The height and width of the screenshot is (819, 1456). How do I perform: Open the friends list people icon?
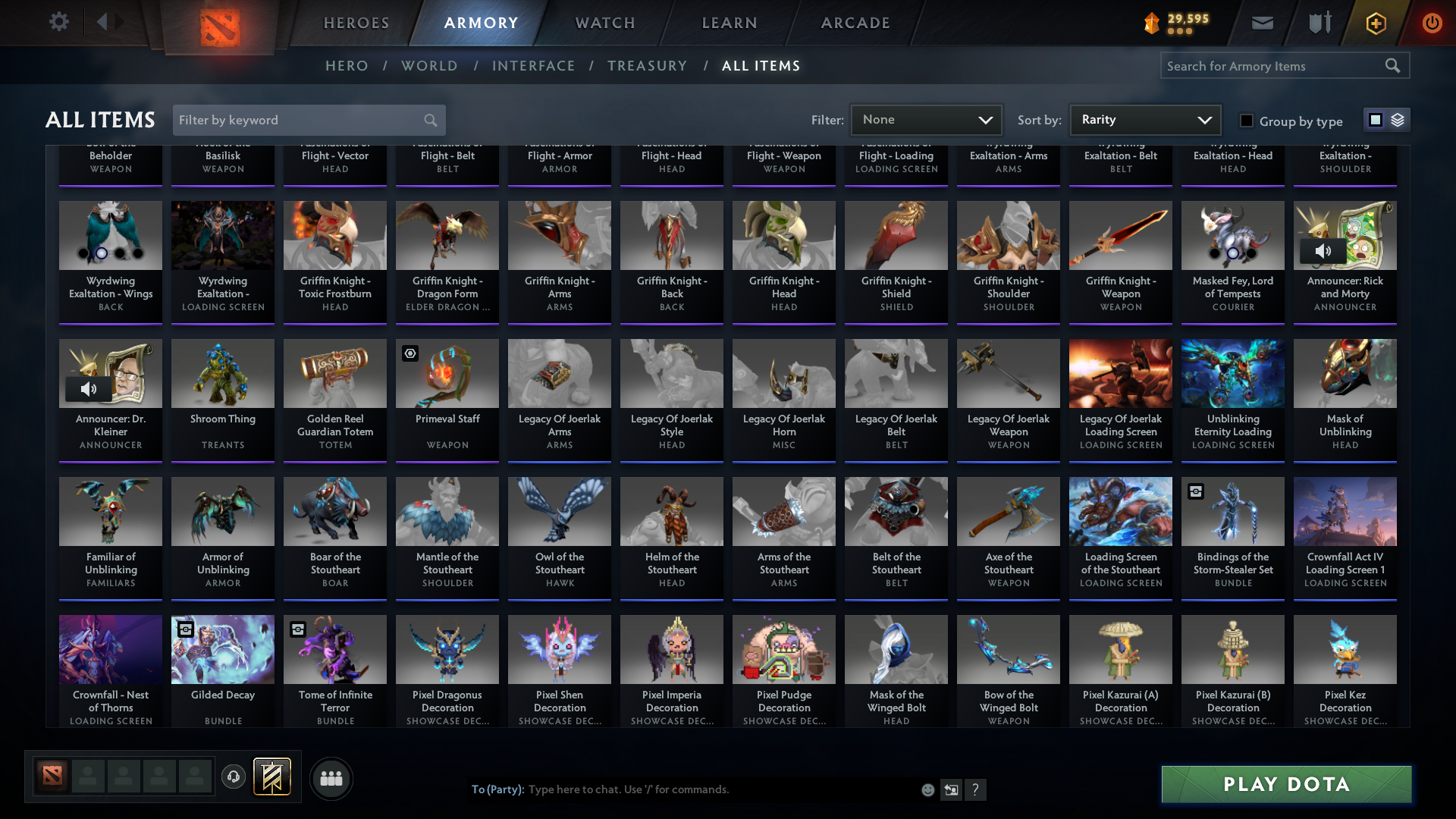(x=330, y=778)
